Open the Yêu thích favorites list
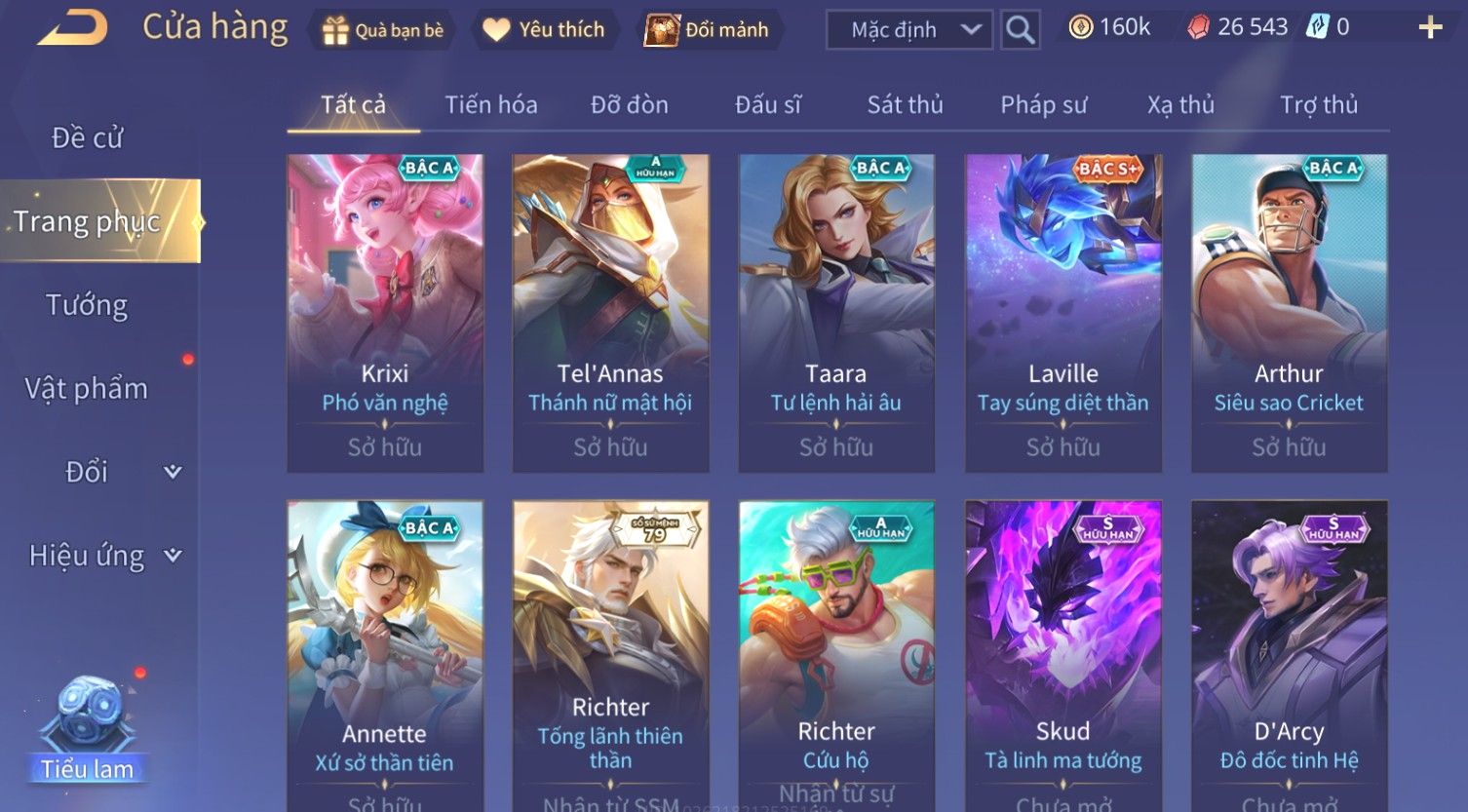 [544, 30]
